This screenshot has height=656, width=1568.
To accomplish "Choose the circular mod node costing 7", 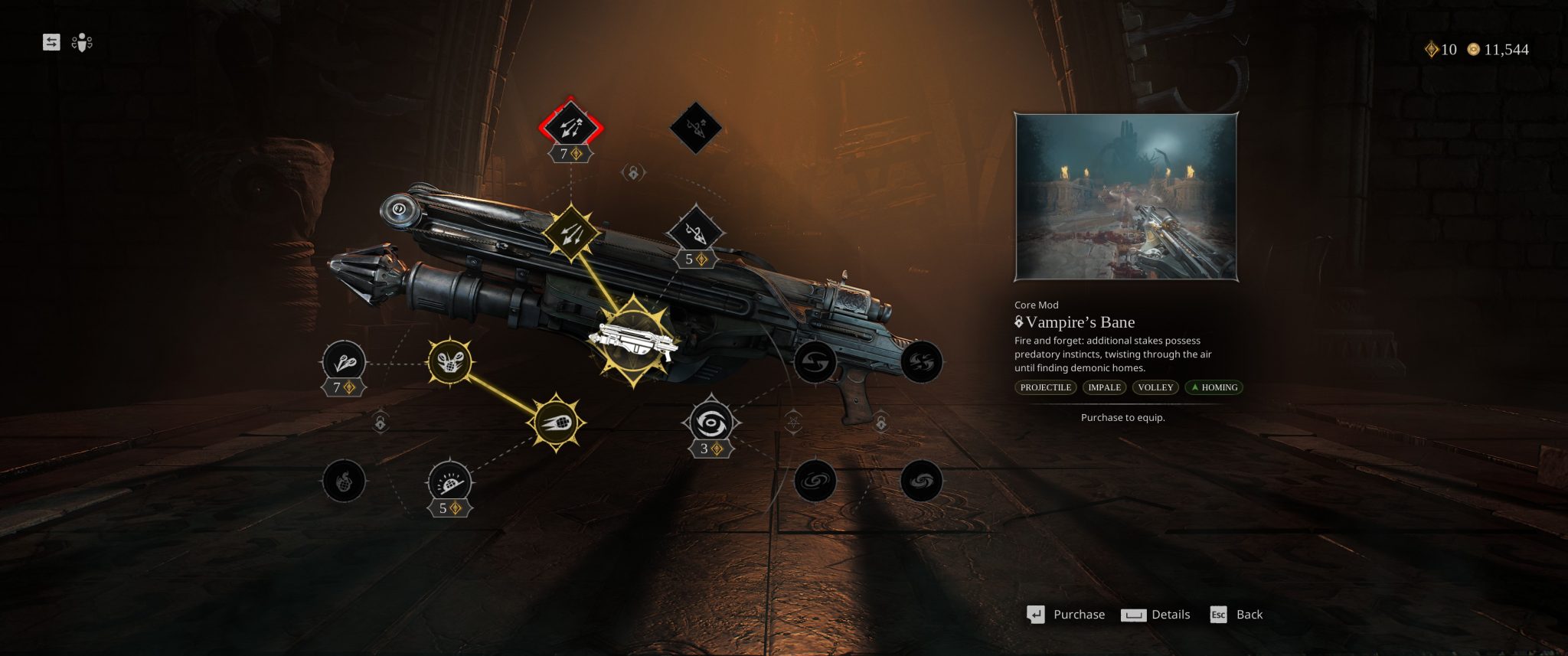I will [344, 363].
